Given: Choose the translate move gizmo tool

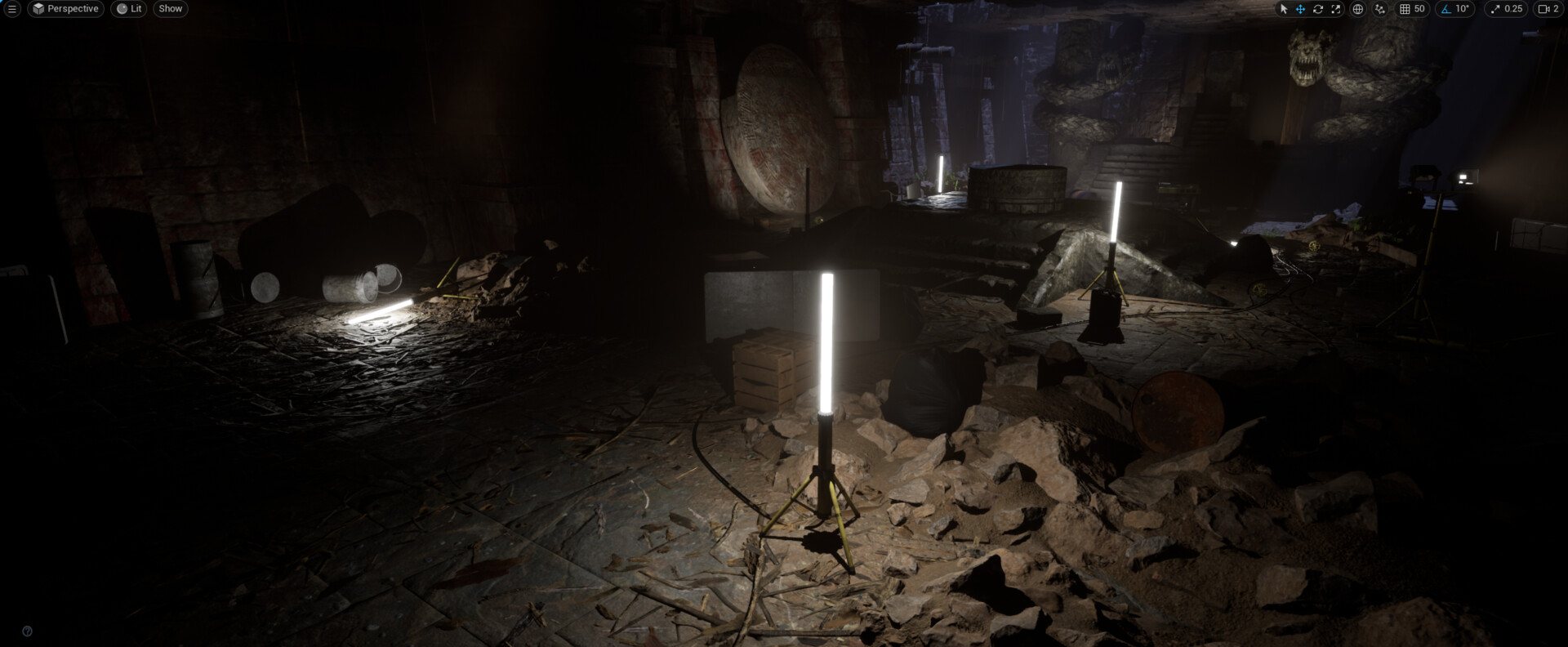Looking at the screenshot, I should (1300, 9).
